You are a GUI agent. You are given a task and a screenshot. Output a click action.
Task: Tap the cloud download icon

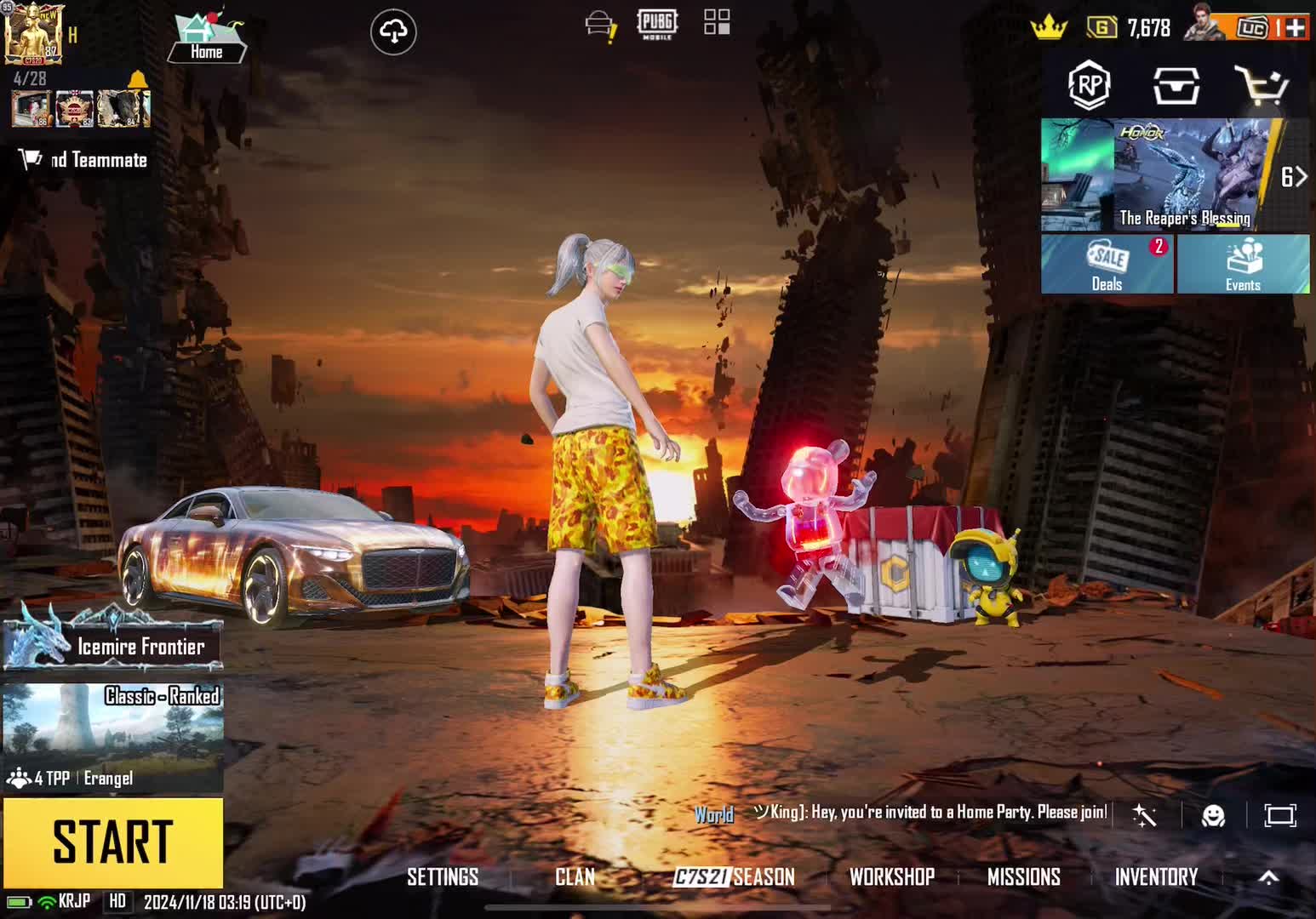[393, 32]
